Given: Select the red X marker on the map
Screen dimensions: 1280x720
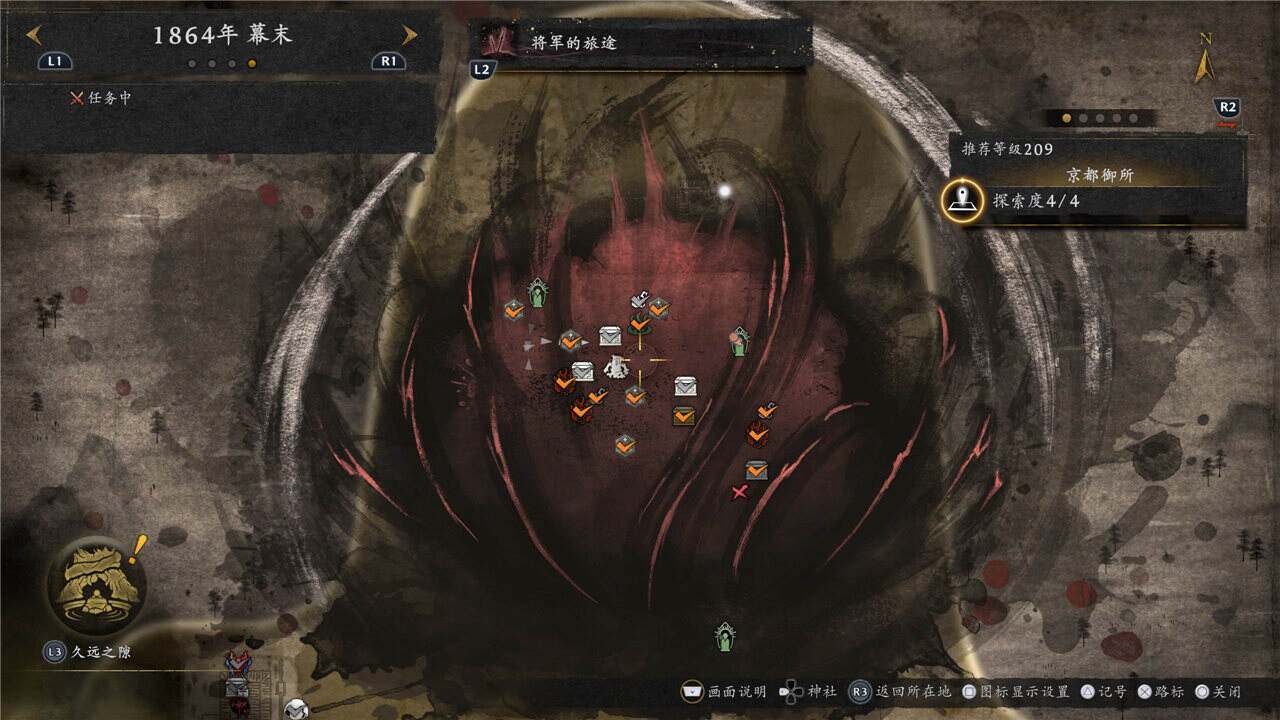Looking at the screenshot, I should 740,492.
